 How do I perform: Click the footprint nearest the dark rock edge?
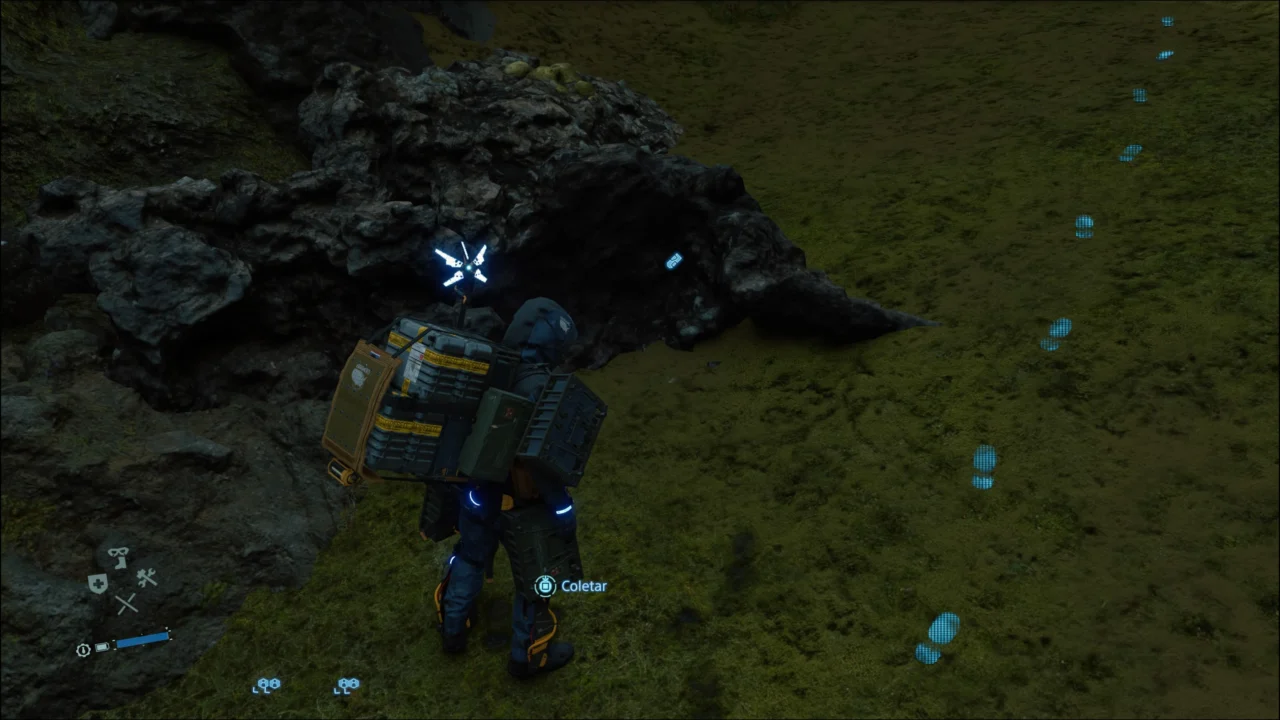click(1059, 330)
